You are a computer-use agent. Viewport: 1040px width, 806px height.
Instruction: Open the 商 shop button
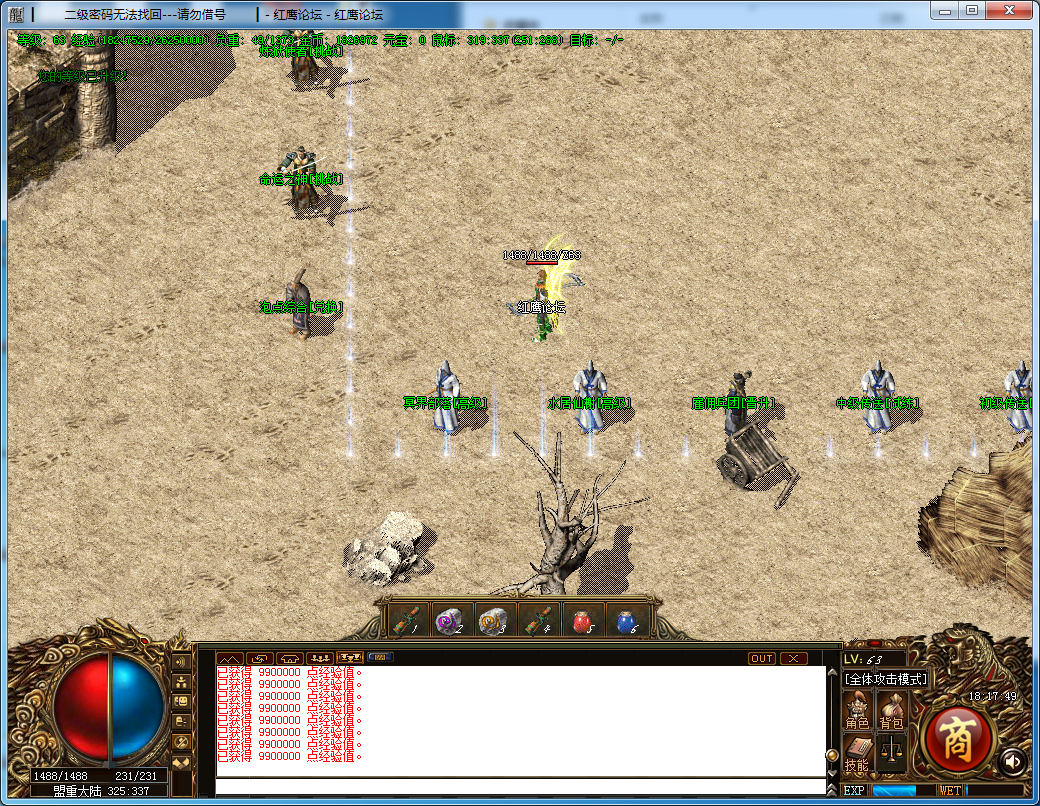[957, 738]
